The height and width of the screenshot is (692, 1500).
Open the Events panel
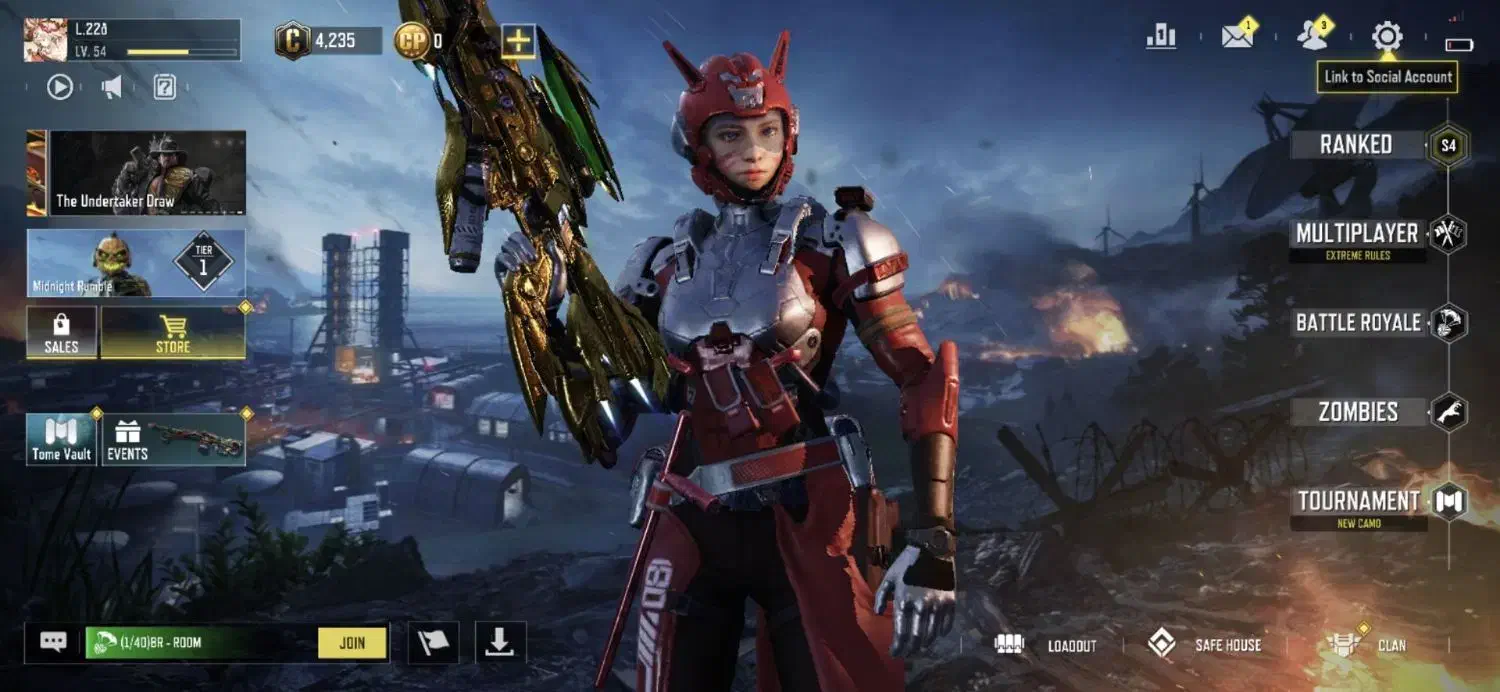coord(173,440)
